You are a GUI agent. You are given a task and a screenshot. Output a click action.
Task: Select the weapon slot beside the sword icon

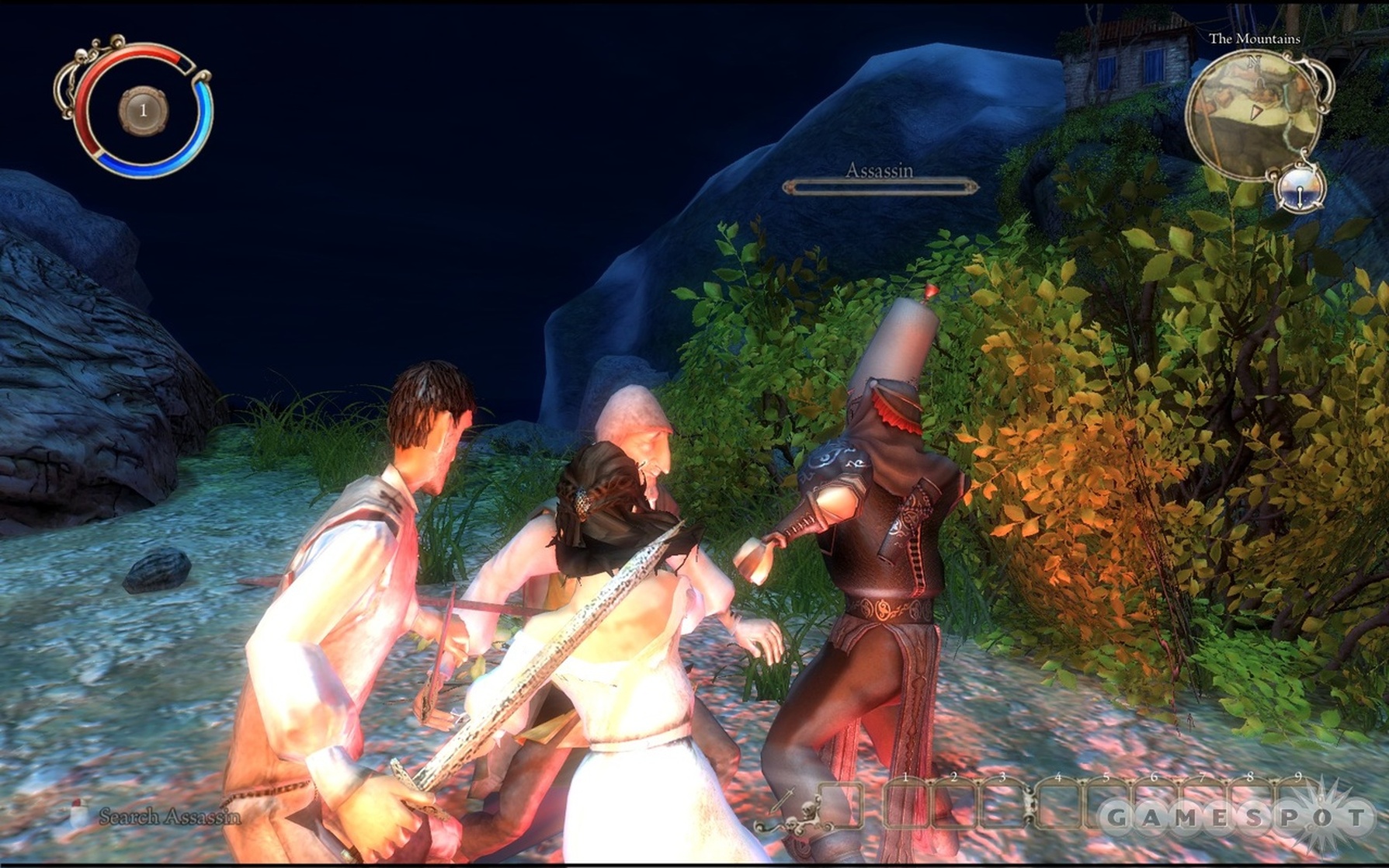pyautogui.click(x=841, y=805)
